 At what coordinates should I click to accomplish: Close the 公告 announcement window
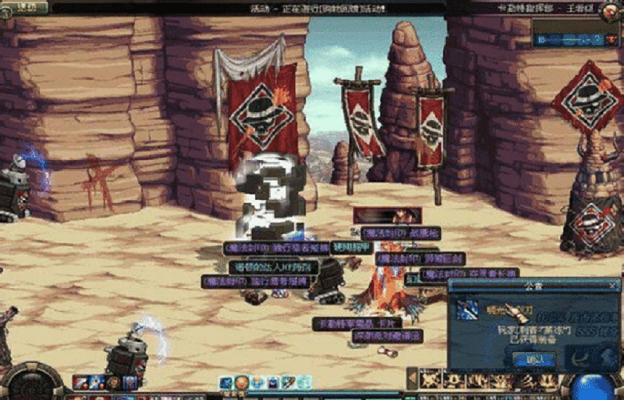click(x=614, y=284)
